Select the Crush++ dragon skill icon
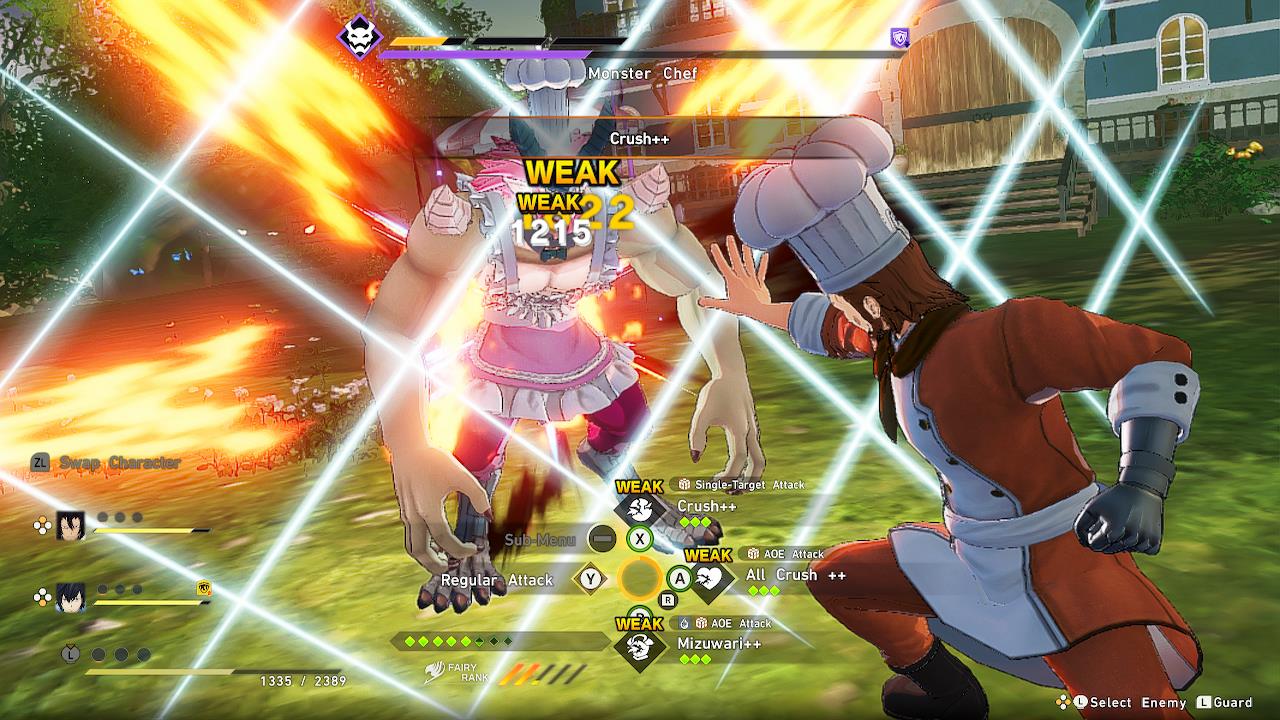This screenshot has height=720, width=1280. coord(640,509)
